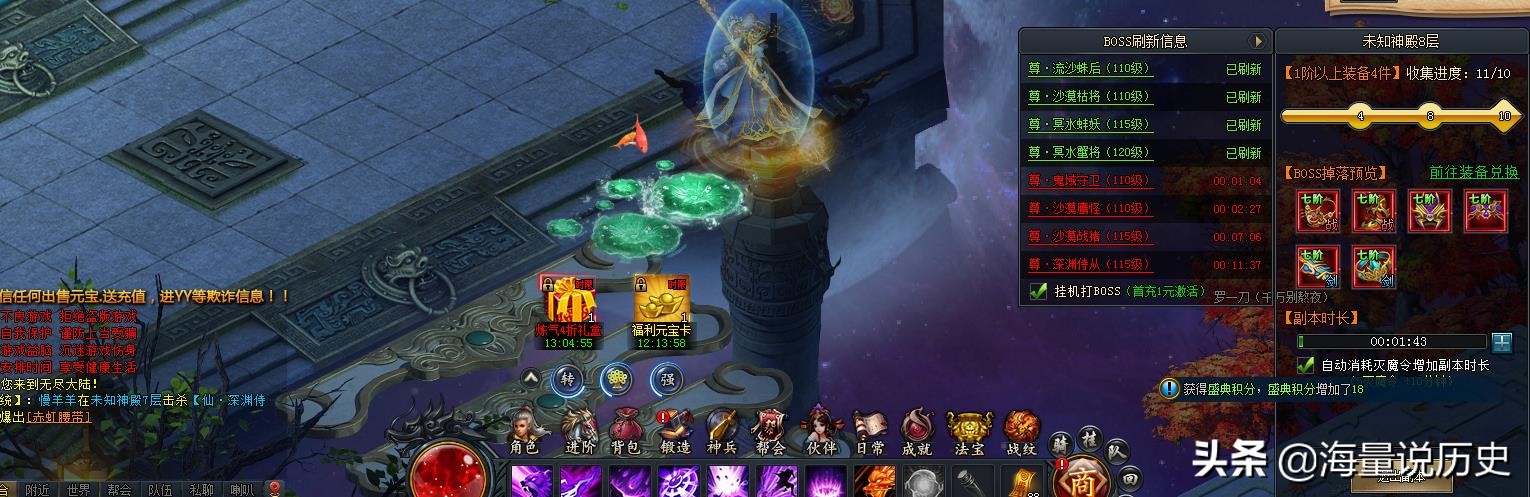
Task: Open the 角色 character menu
Action: (524, 432)
